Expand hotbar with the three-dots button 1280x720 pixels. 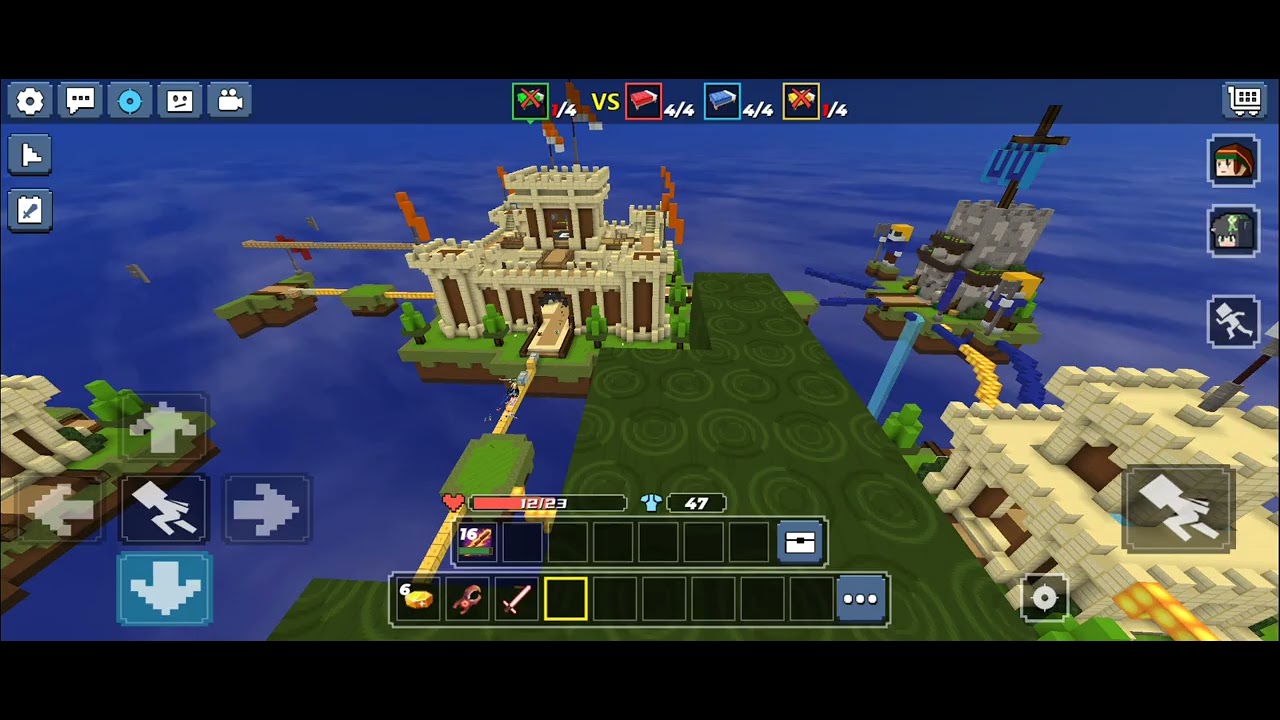point(860,599)
